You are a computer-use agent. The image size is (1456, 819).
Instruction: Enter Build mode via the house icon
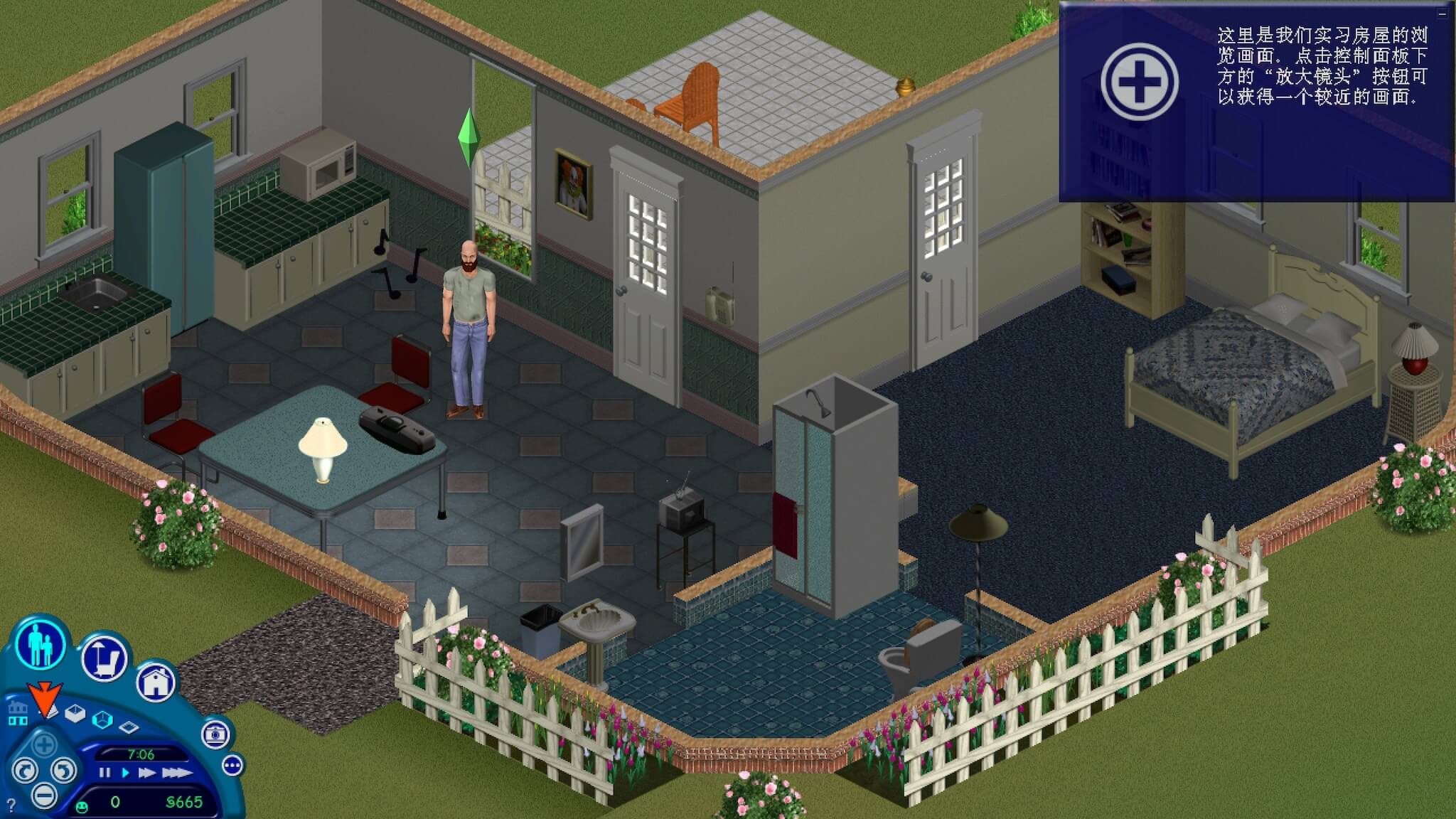[155, 683]
